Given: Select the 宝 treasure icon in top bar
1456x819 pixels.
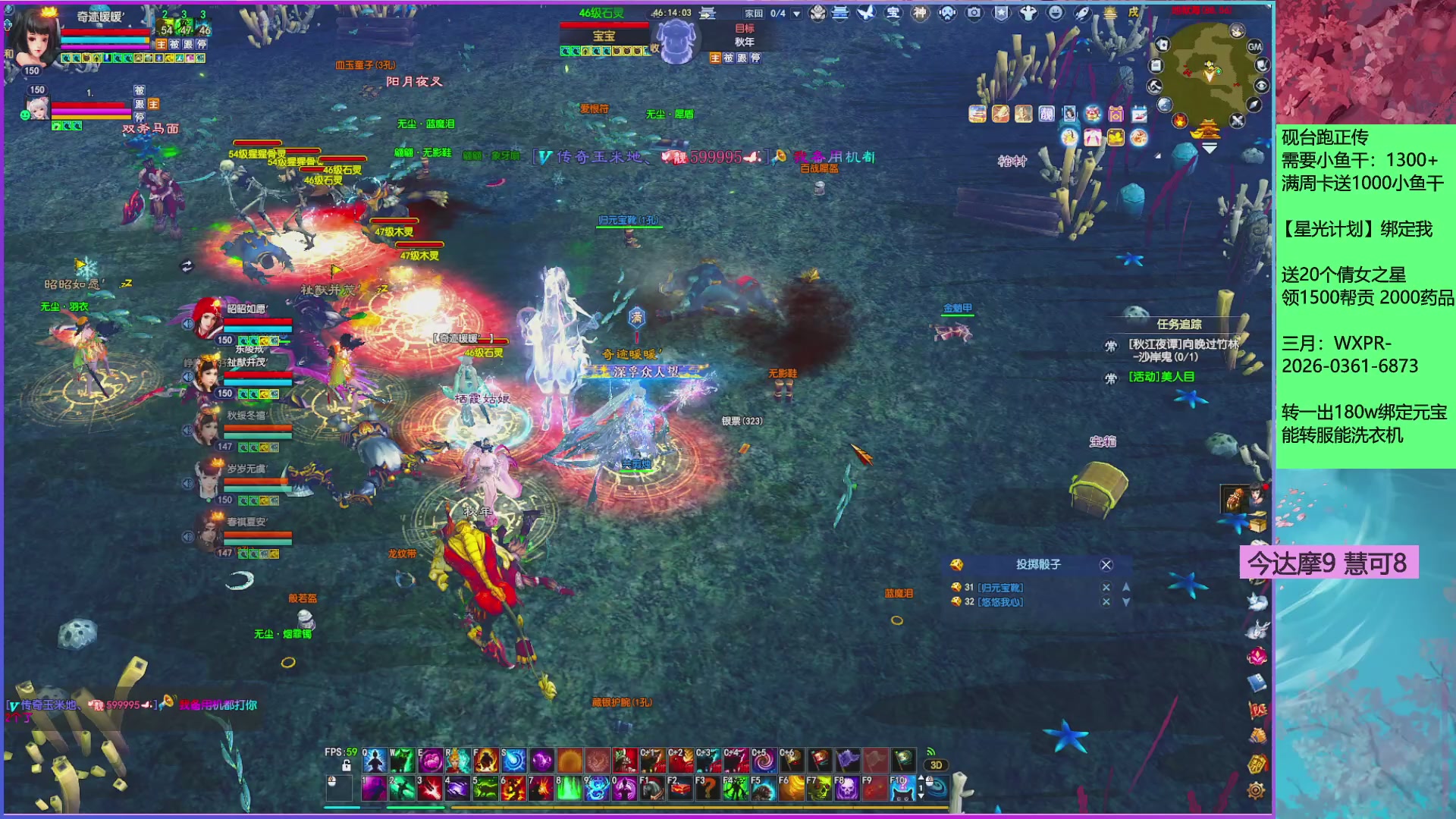Looking at the screenshot, I should click(891, 14).
